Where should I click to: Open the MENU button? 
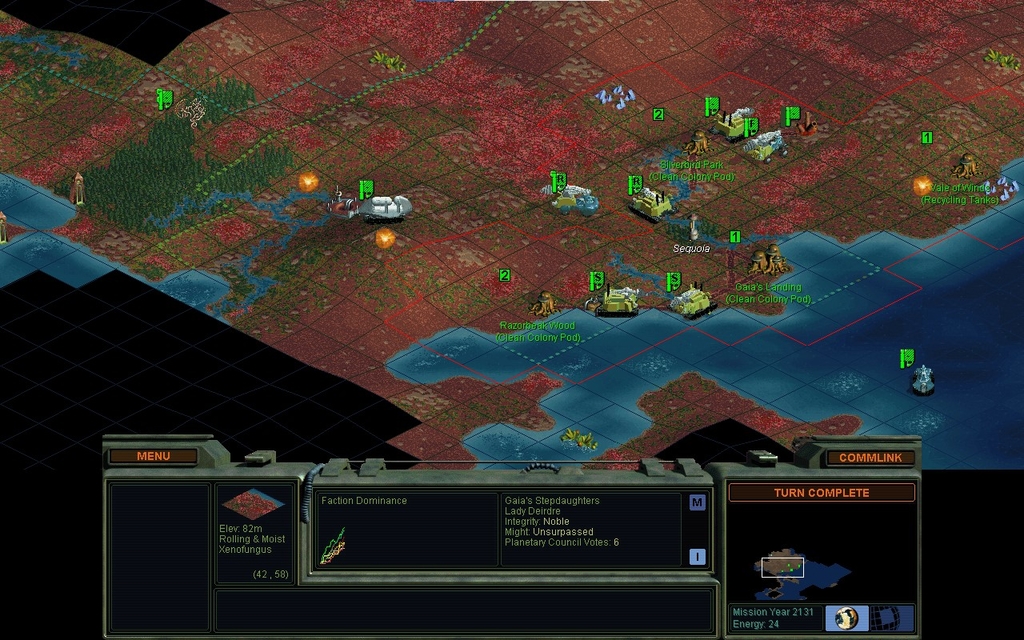[x=153, y=456]
